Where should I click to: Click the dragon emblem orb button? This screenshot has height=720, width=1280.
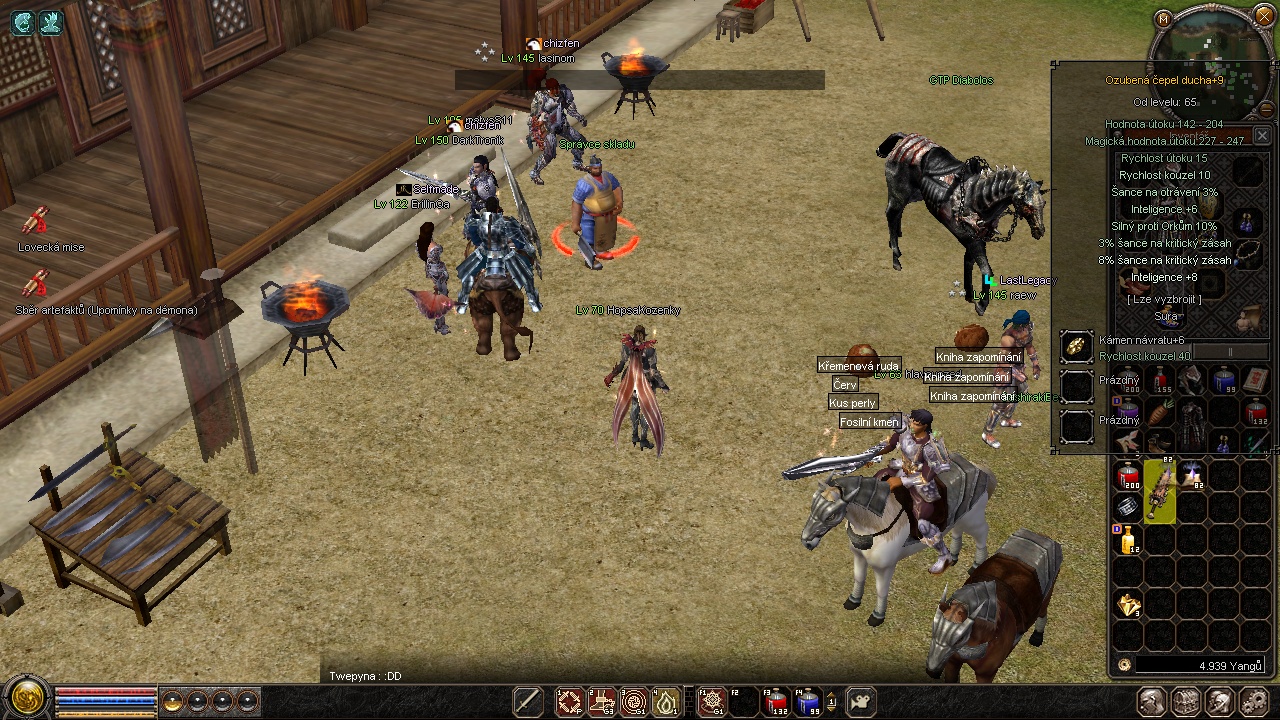click(x=27, y=698)
